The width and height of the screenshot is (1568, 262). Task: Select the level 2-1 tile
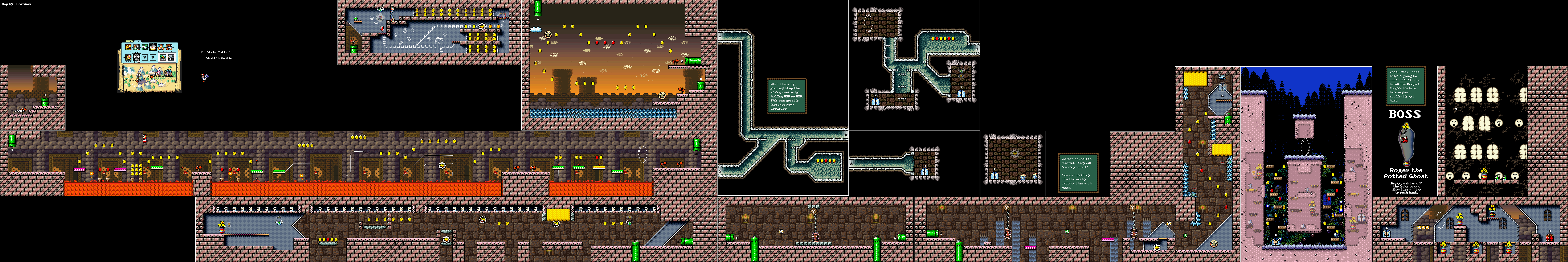[x=128, y=47]
